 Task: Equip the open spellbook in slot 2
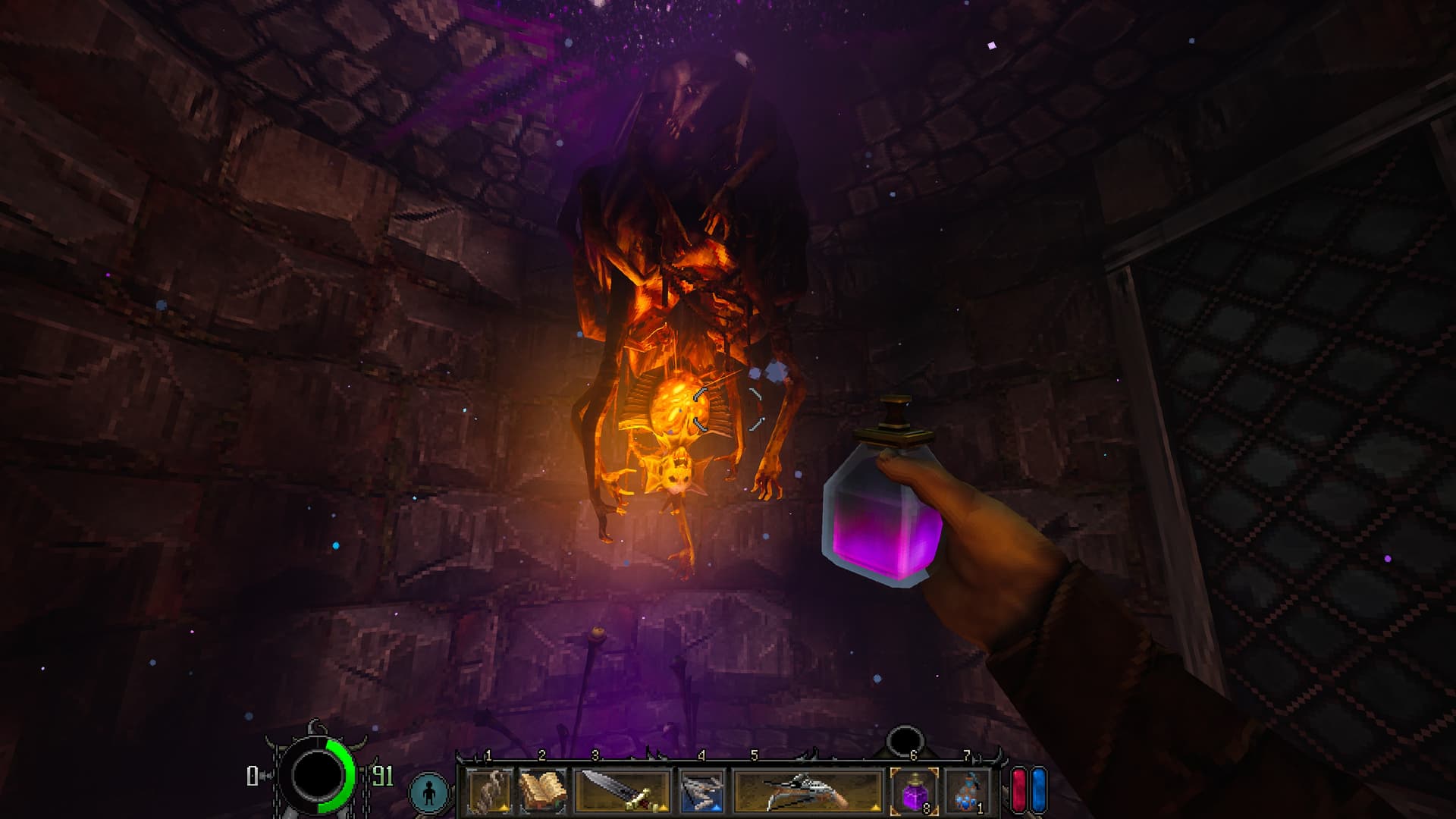tap(542, 792)
